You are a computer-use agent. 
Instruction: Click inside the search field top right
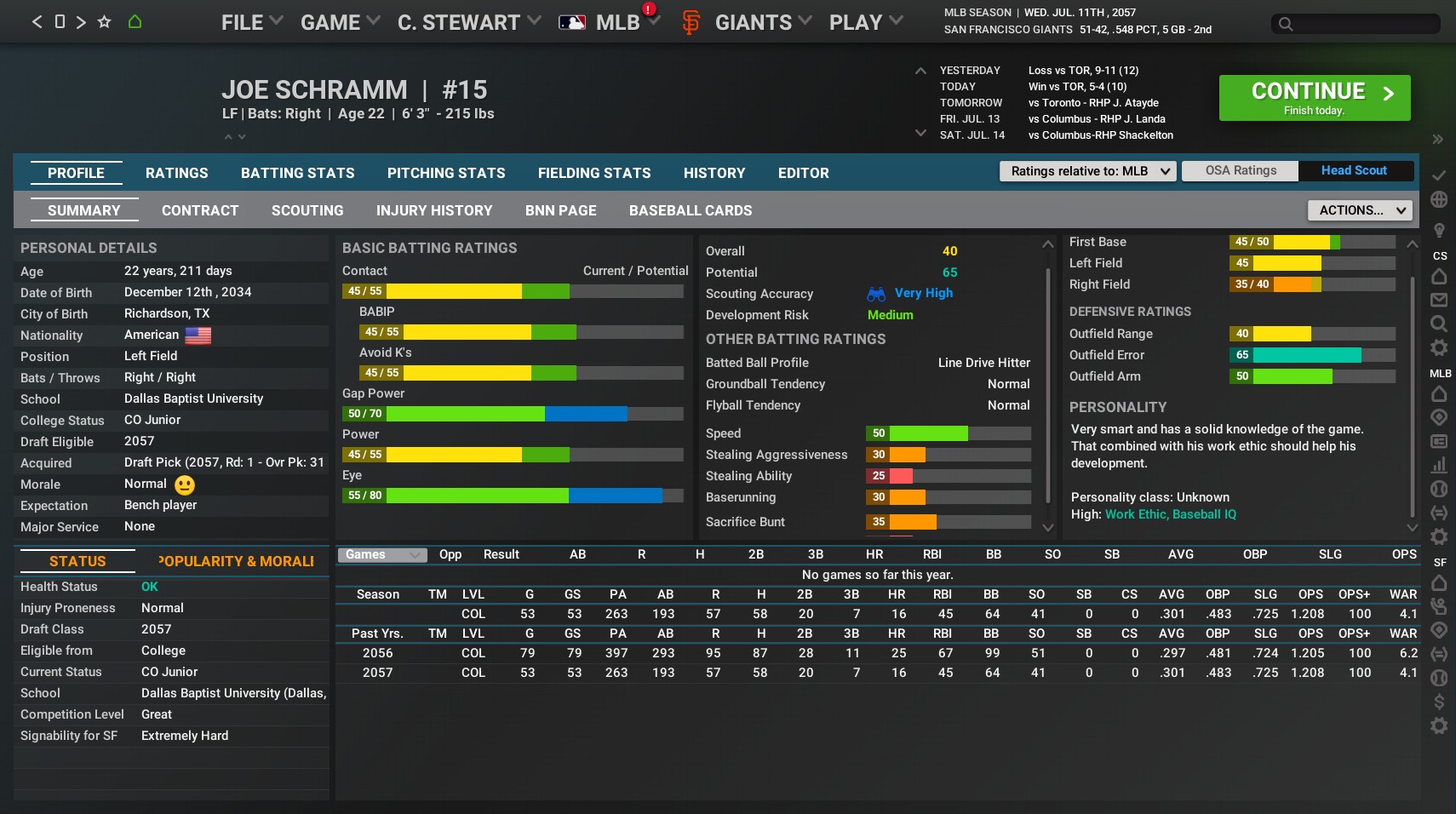point(1355,24)
